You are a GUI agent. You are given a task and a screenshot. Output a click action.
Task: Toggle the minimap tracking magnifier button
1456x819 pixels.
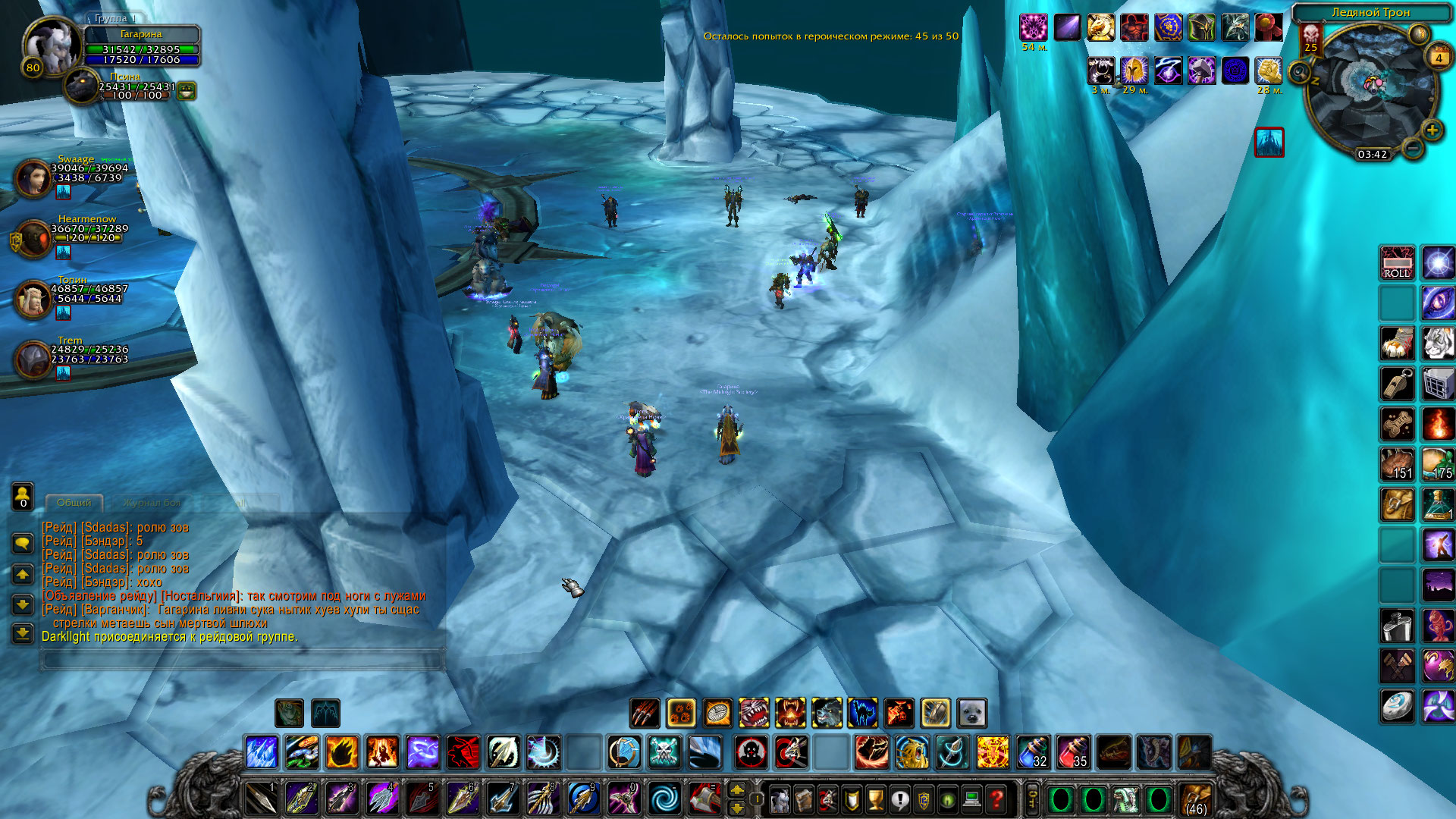[1300, 73]
